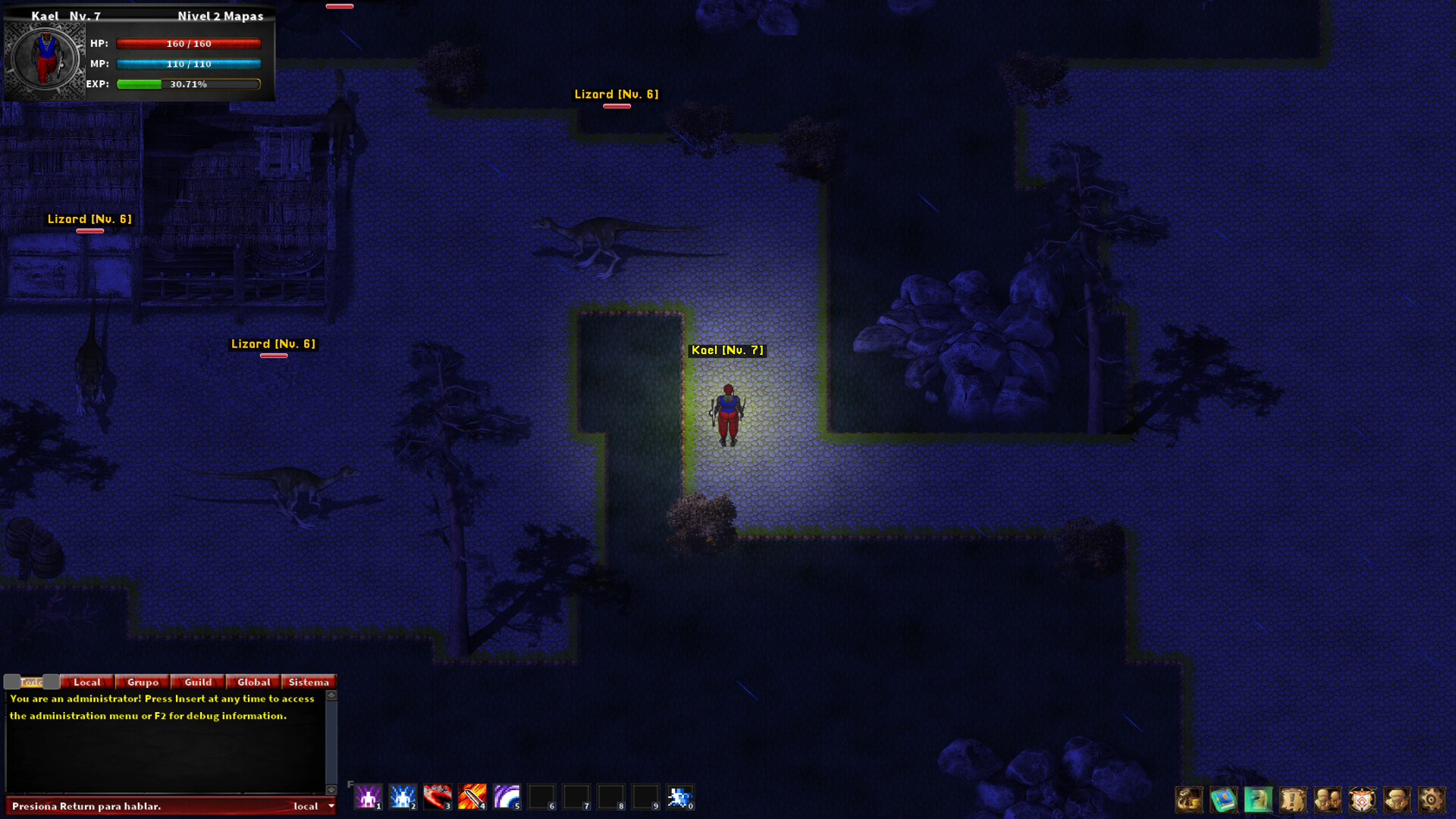Open the local chat channel dropdown
This screenshot has width=1456, height=819.
[x=311, y=806]
